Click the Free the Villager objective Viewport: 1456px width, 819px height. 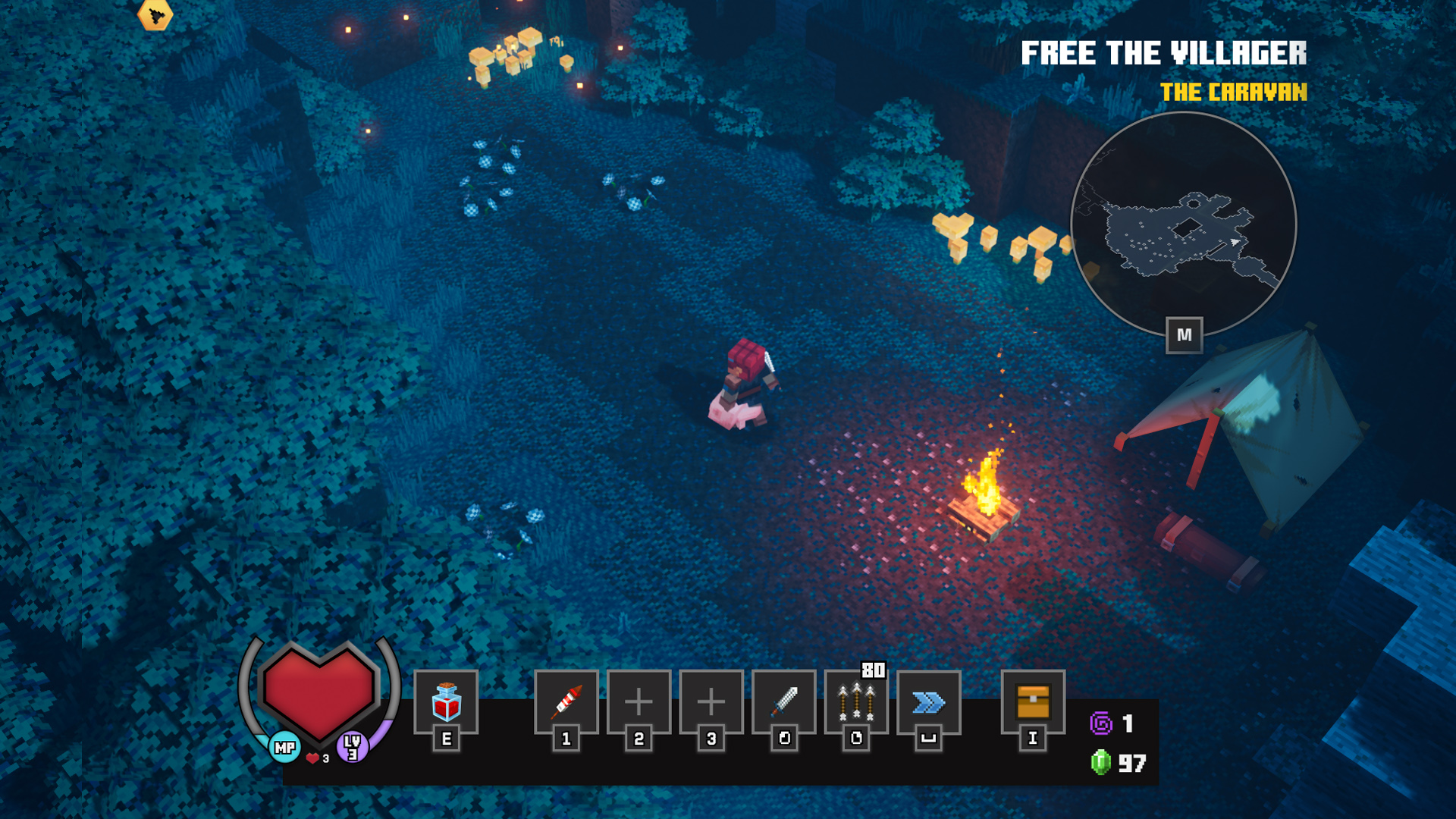point(1163,54)
